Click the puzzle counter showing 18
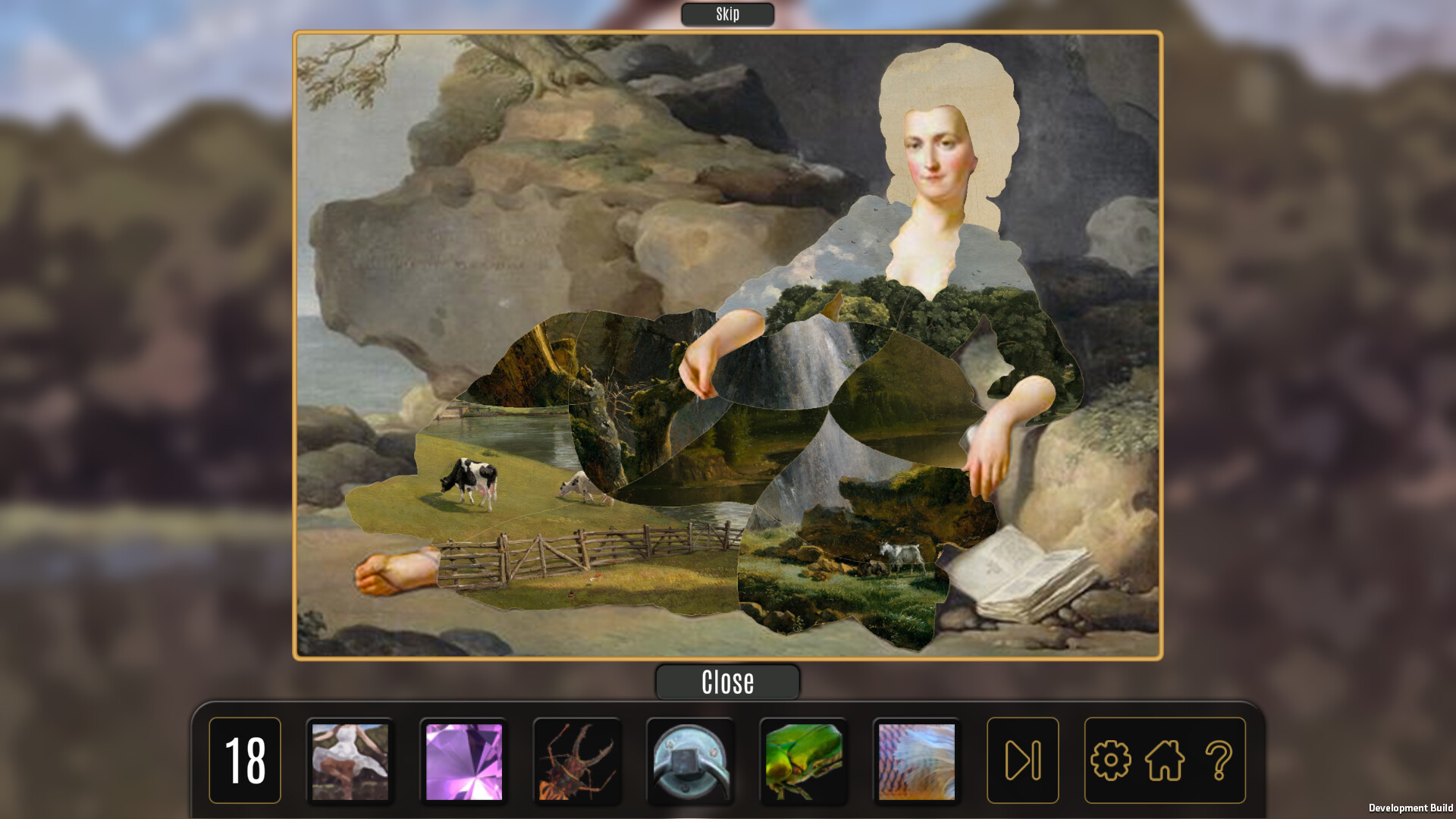1456x819 pixels. [x=244, y=759]
